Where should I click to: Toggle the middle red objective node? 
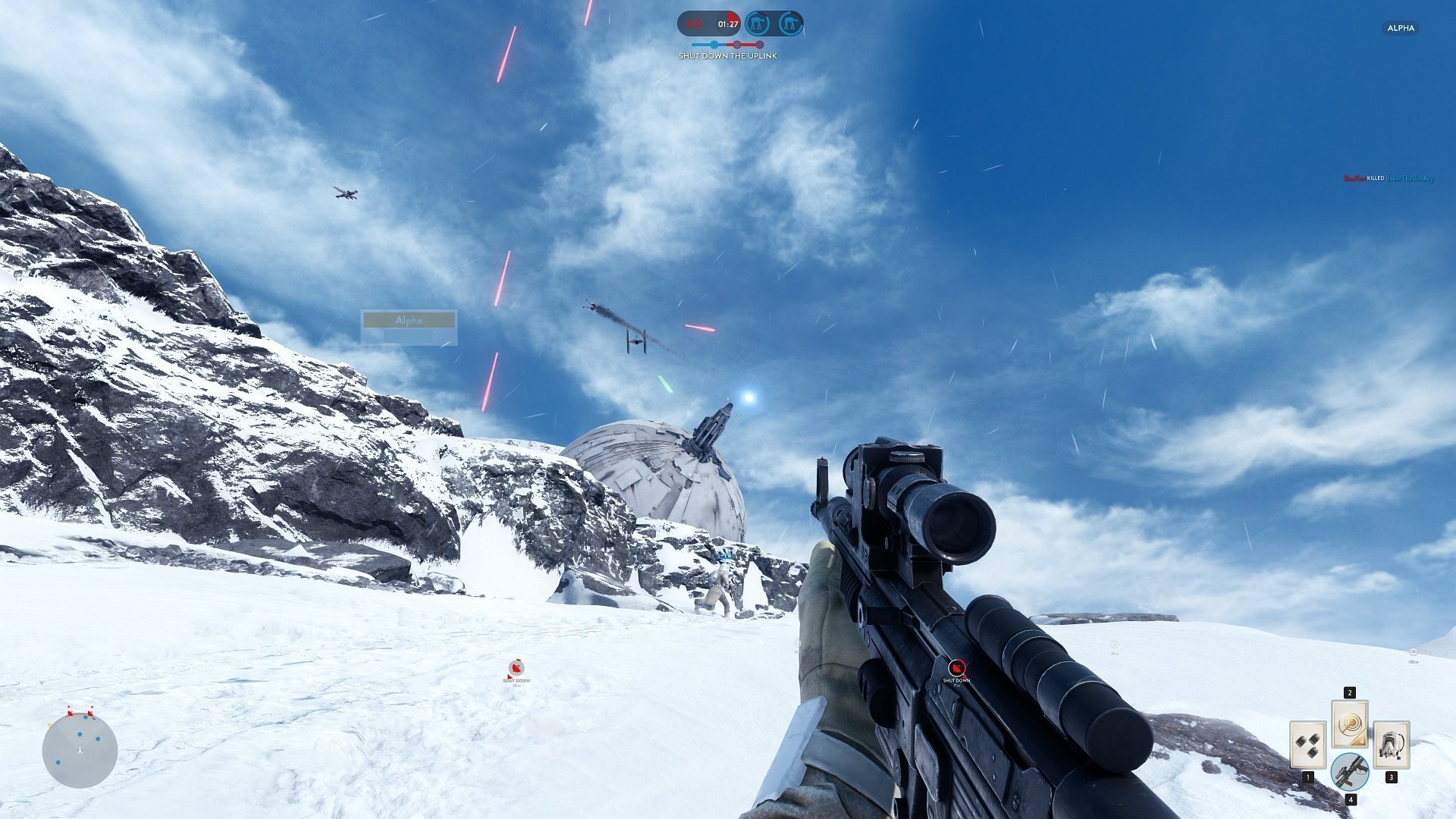click(737, 44)
